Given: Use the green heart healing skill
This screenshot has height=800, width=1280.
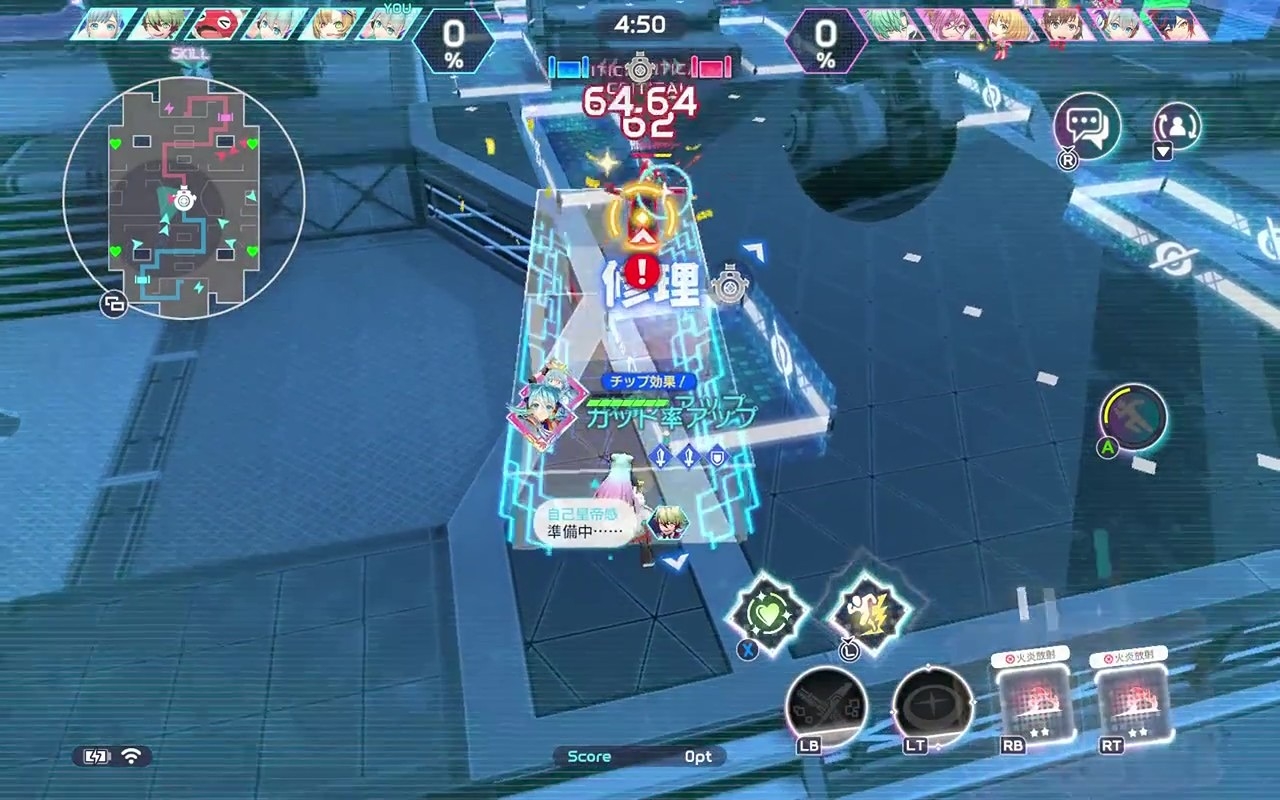Looking at the screenshot, I should 767,613.
